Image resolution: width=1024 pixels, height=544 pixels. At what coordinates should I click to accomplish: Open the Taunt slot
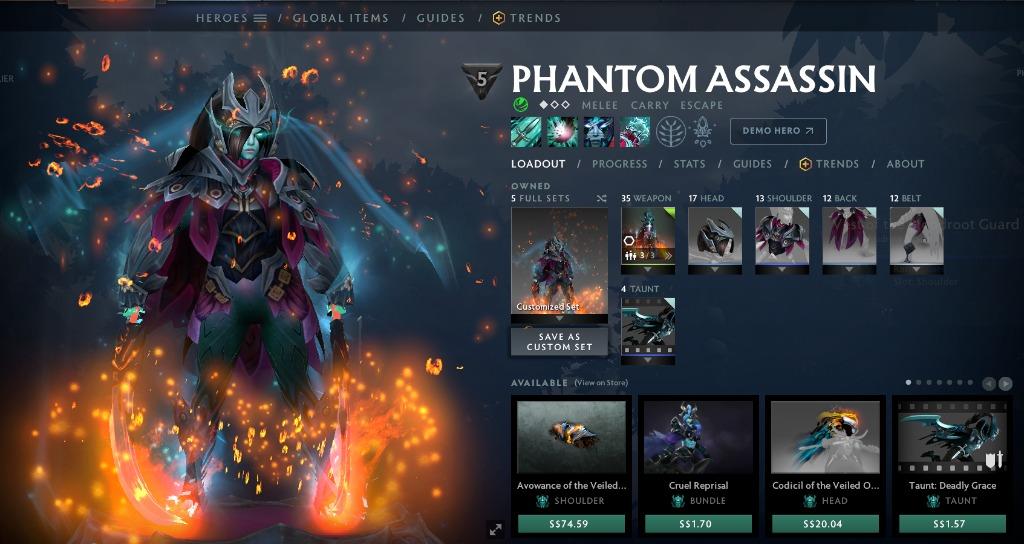648,325
